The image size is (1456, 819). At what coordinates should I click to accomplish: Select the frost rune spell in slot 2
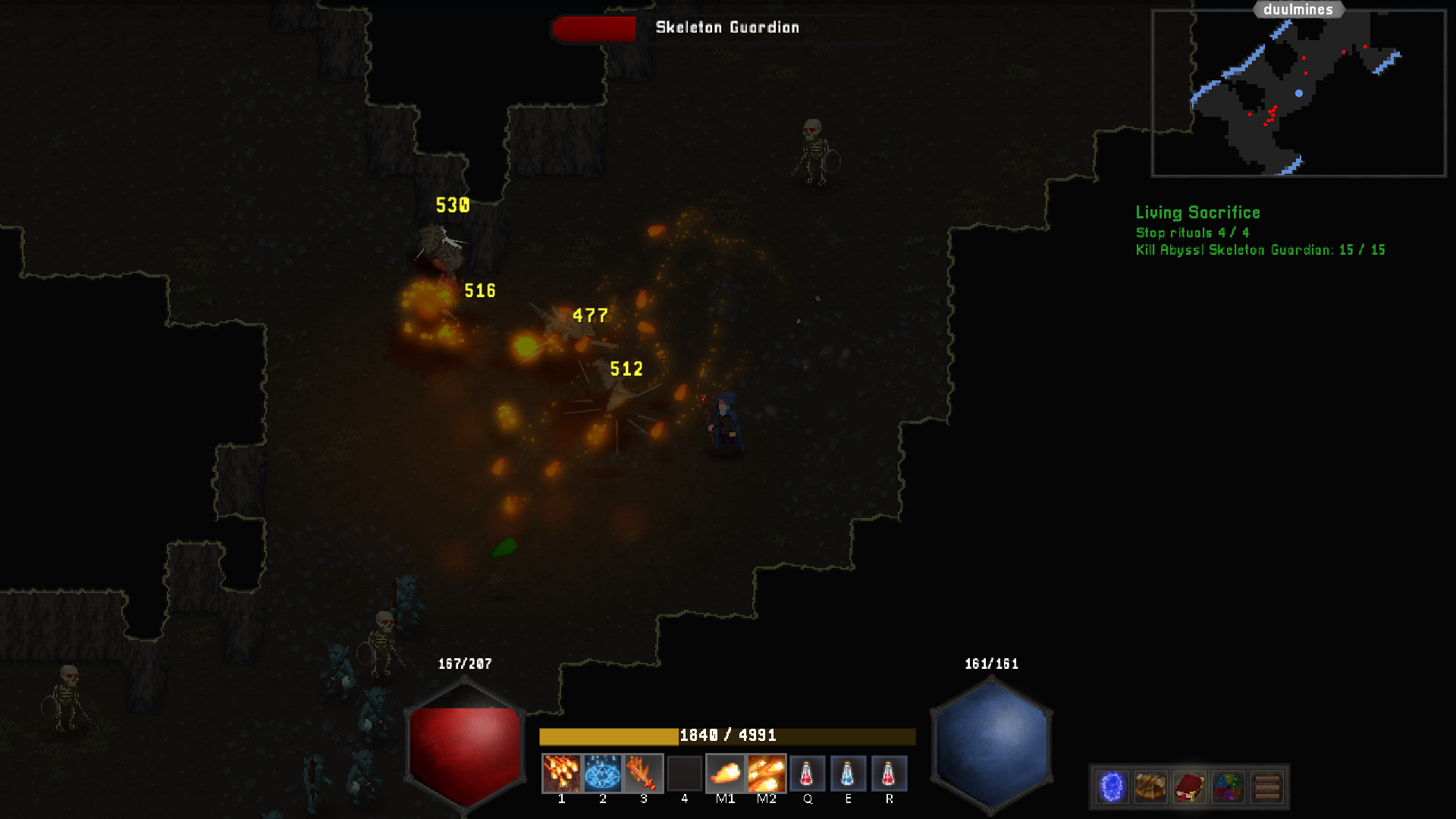[604, 773]
